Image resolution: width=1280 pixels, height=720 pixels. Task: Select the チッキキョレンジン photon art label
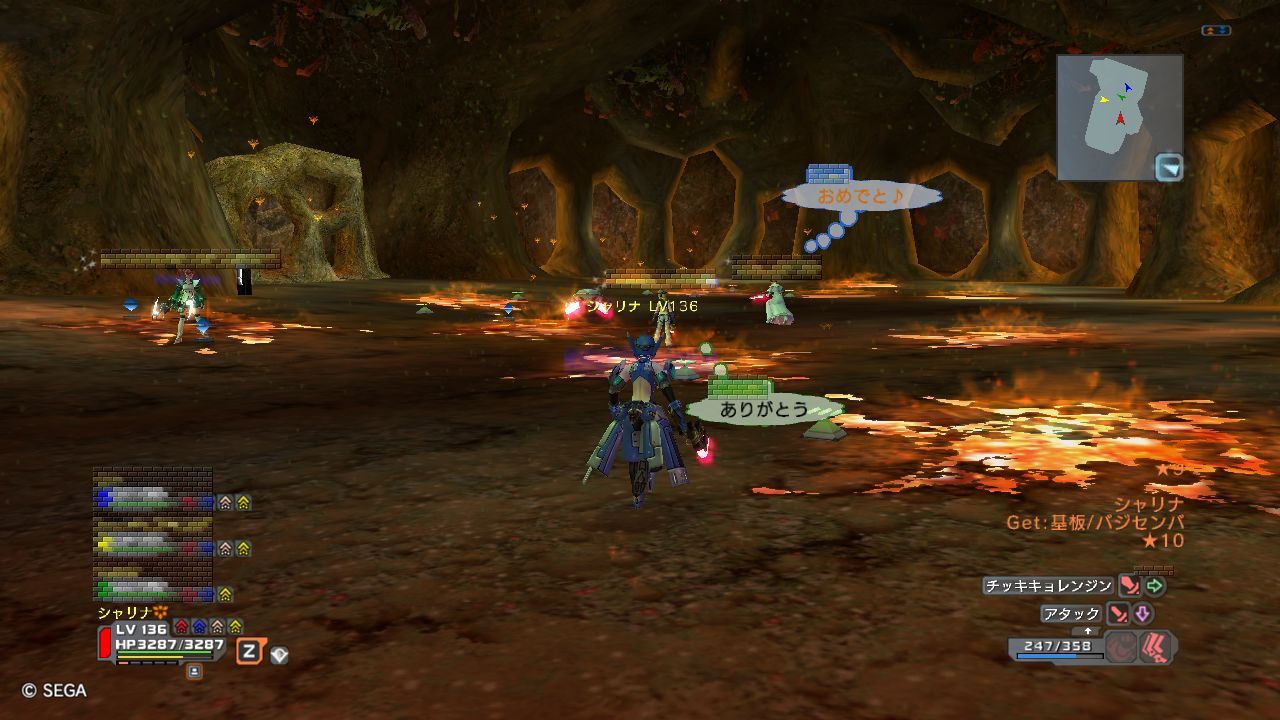coord(1048,586)
